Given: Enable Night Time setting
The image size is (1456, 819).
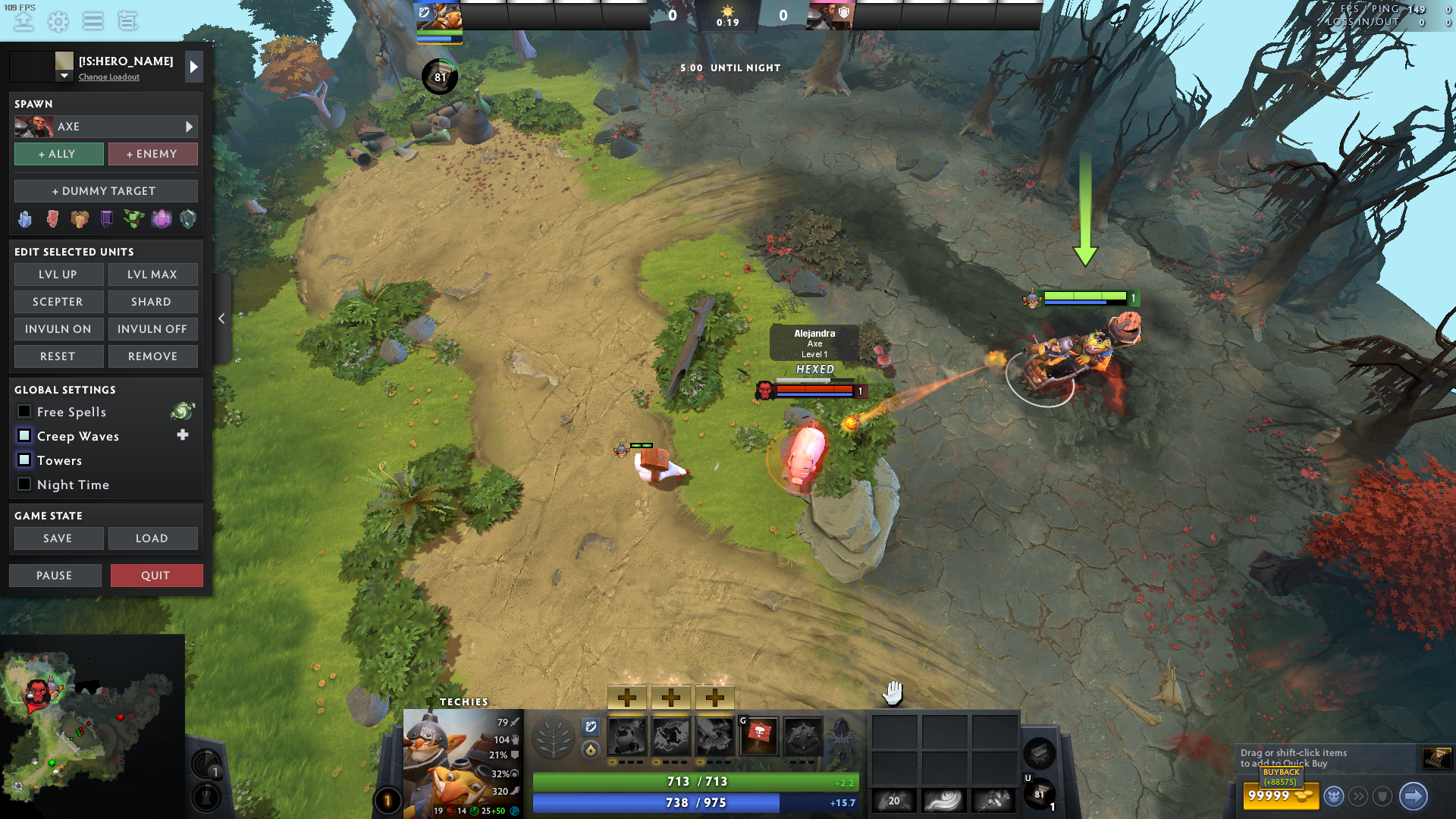Looking at the screenshot, I should 24,485.
